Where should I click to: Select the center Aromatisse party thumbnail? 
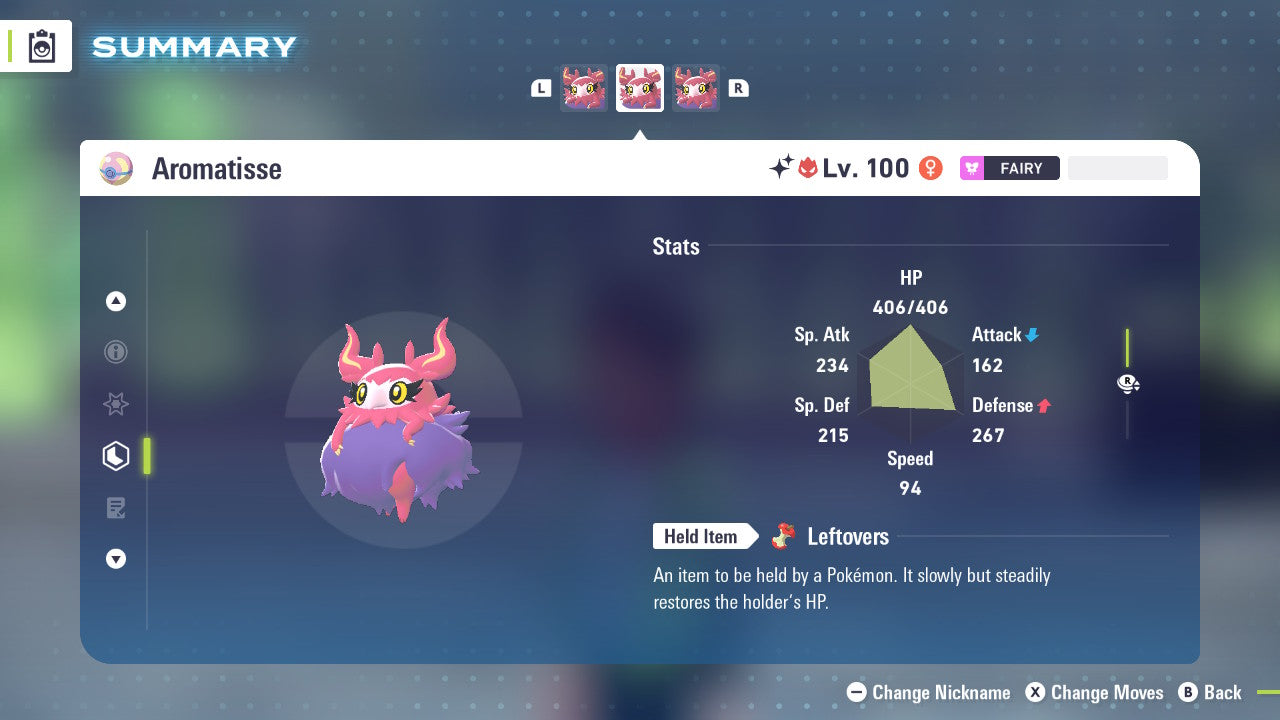(640, 87)
